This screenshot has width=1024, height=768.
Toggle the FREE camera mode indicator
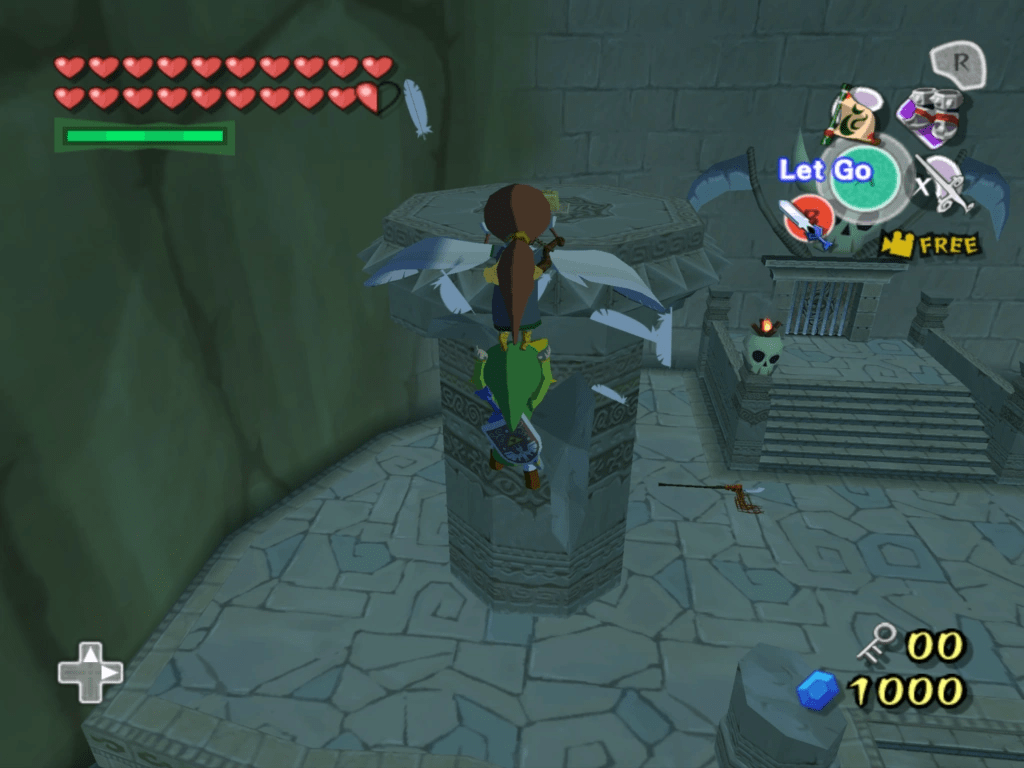(x=929, y=244)
